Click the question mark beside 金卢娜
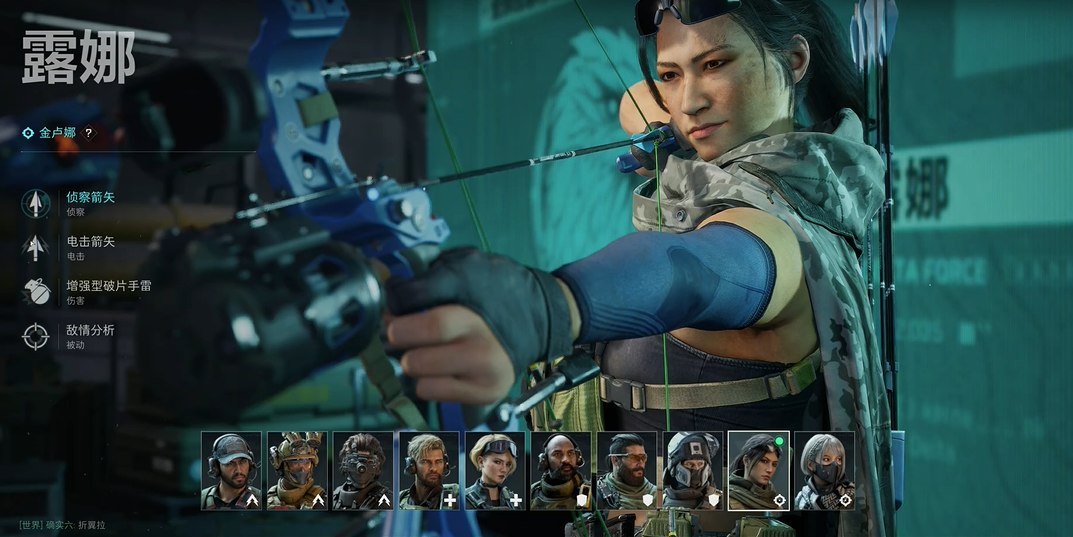This screenshot has height=537, width=1073. click(88, 133)
